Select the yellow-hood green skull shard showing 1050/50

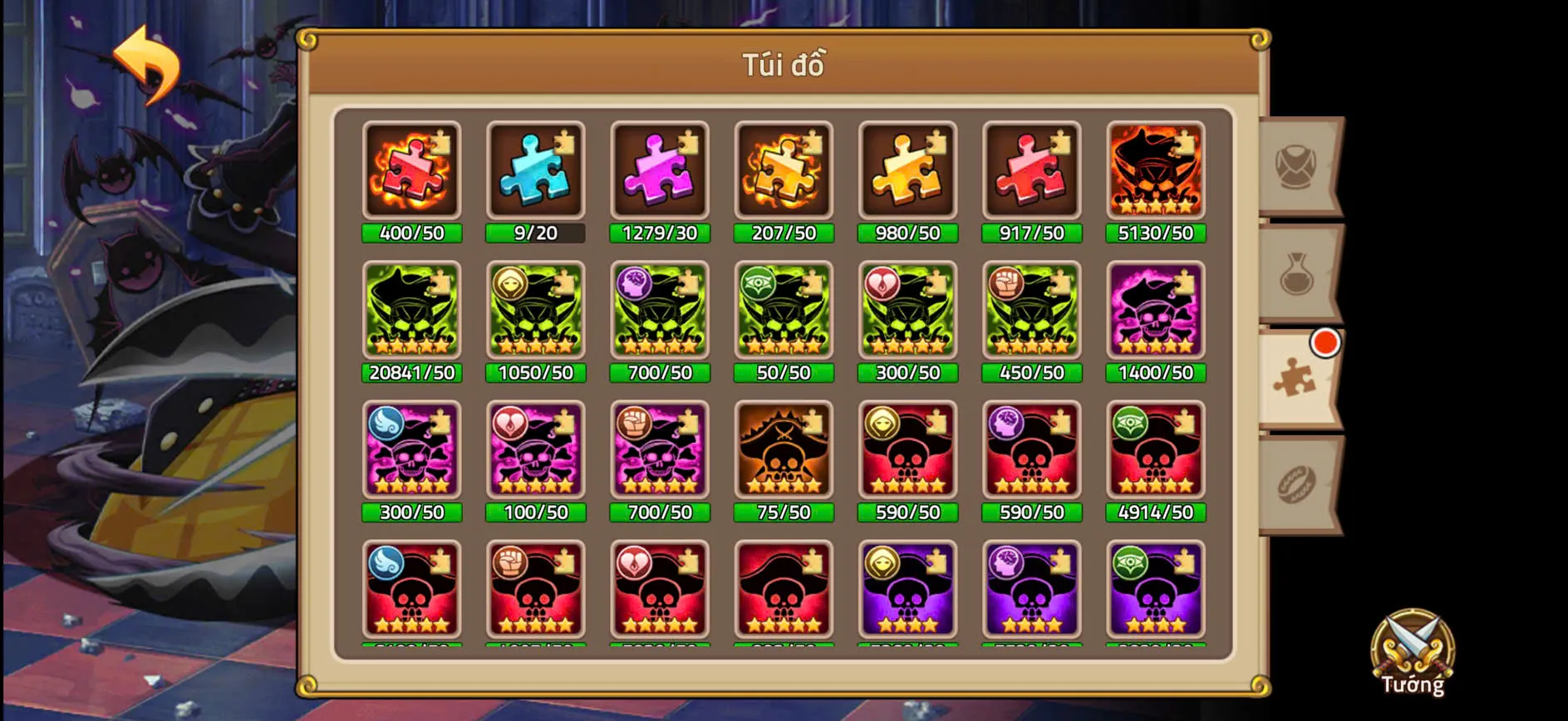(x=535, y=311)
